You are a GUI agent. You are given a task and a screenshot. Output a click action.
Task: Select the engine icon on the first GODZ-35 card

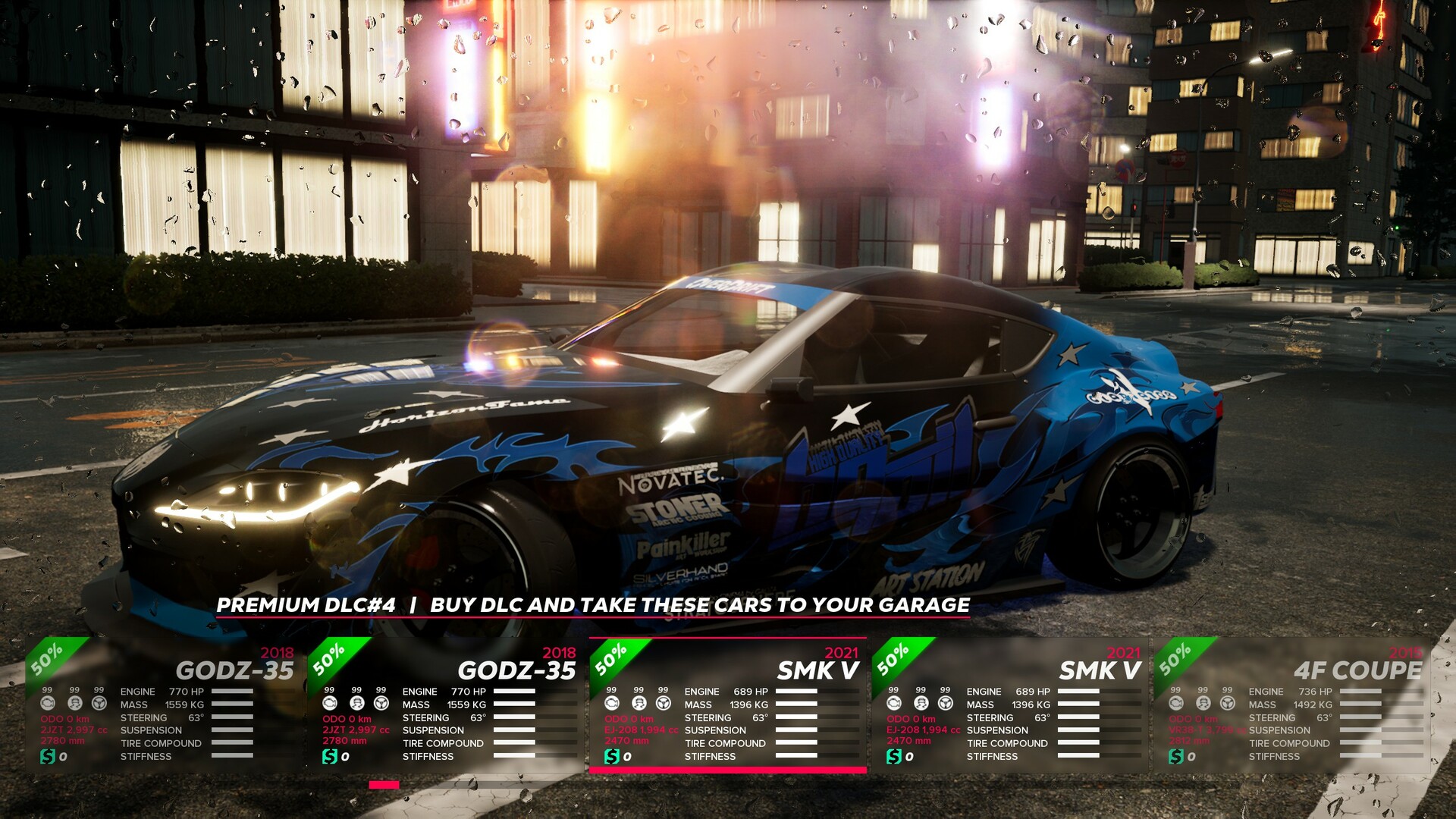point(47,704)
